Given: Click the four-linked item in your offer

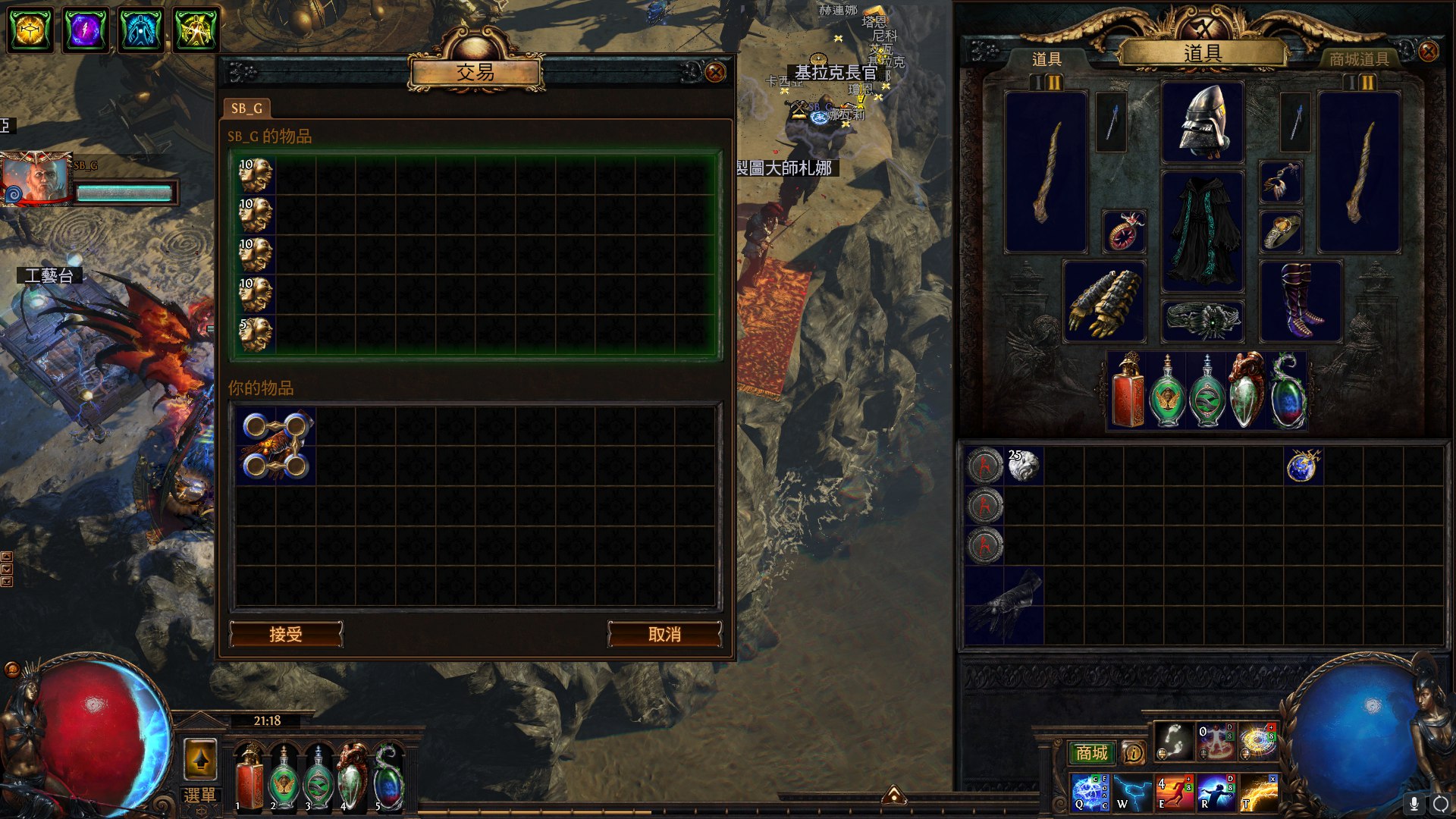Looking at the screenshot, I should (275, 445).
